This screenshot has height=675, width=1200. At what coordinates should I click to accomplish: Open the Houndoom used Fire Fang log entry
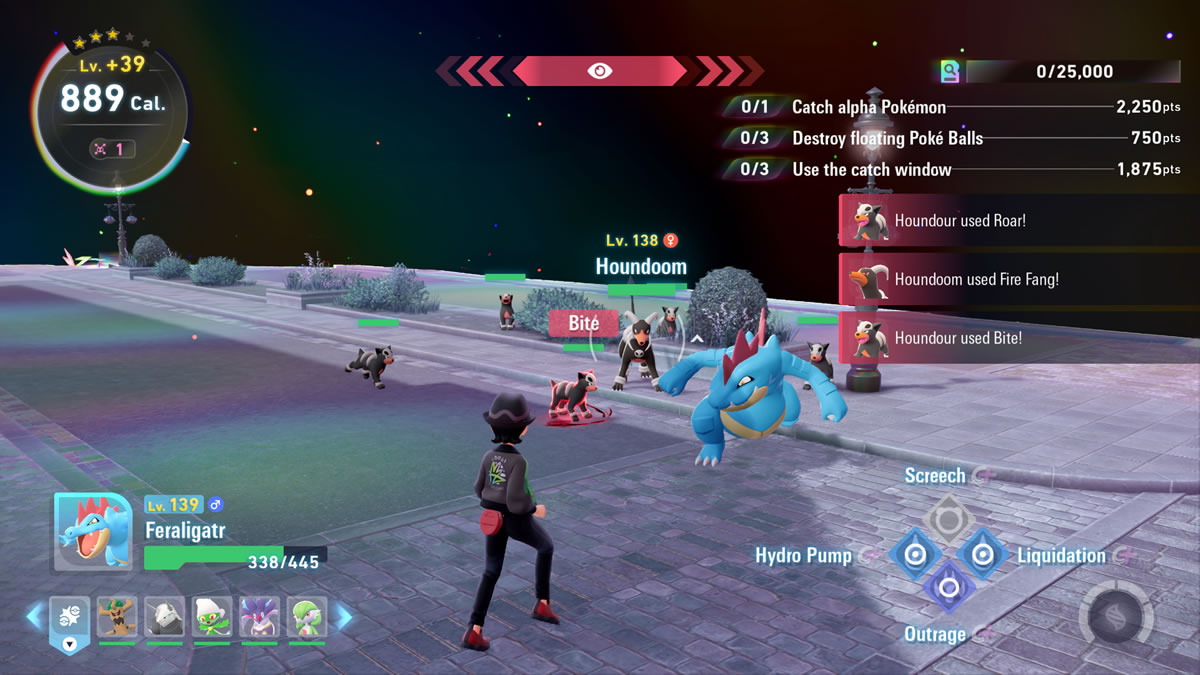coord(1018,280)
